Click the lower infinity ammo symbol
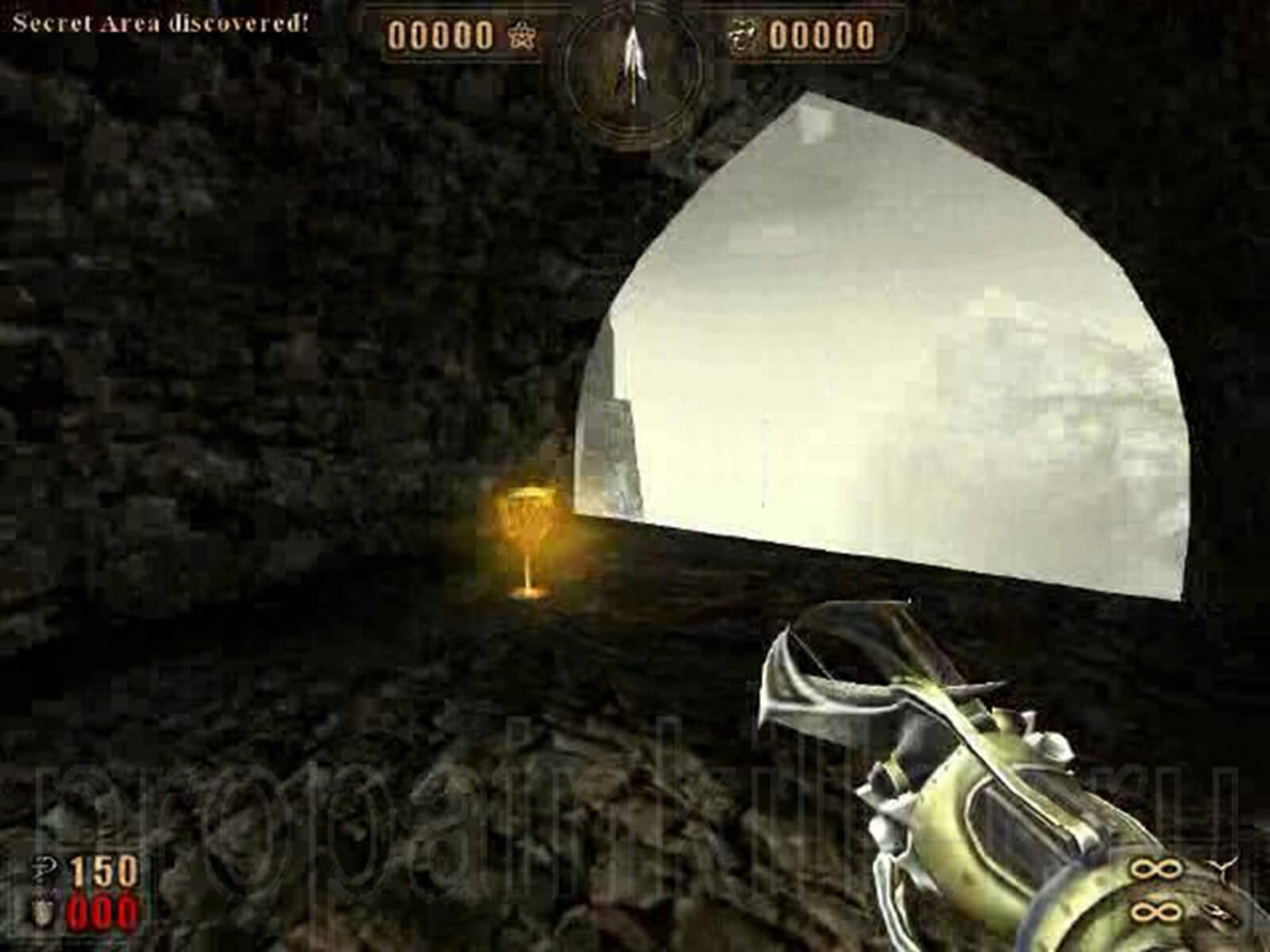The image size is (1270, 952). coord(1156,912)
